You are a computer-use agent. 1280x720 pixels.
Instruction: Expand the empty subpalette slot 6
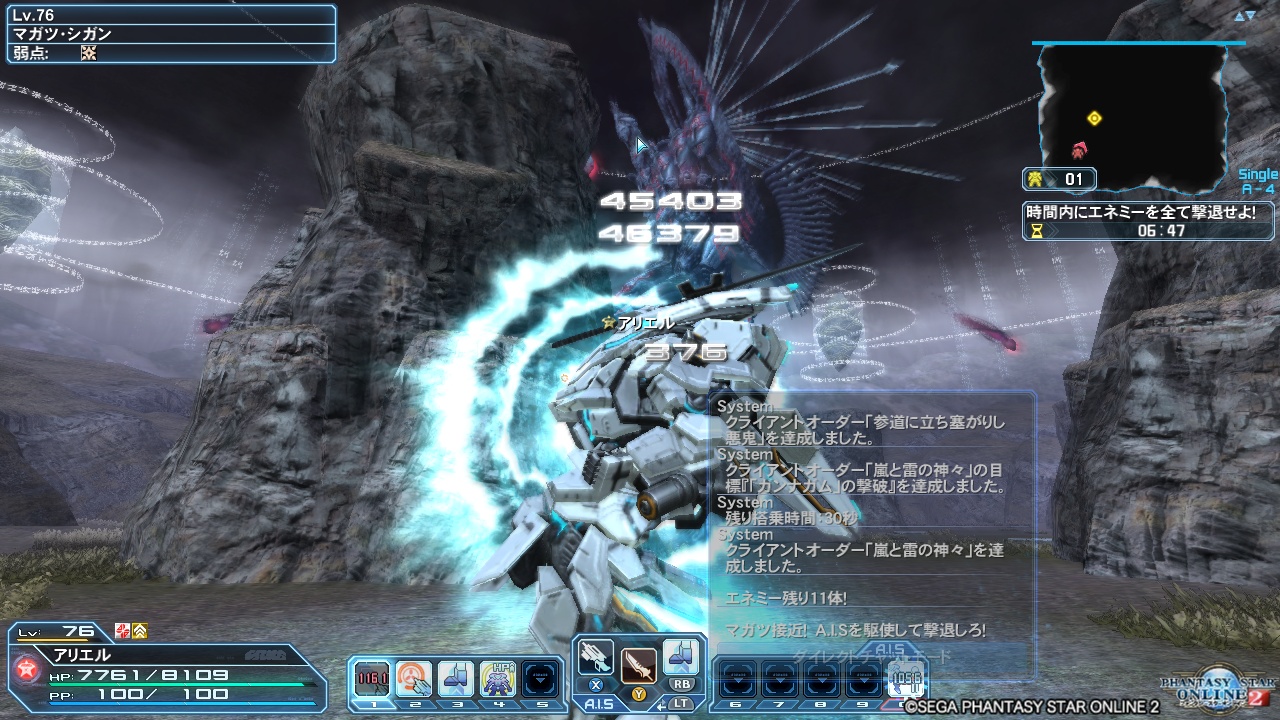point(739,676)
